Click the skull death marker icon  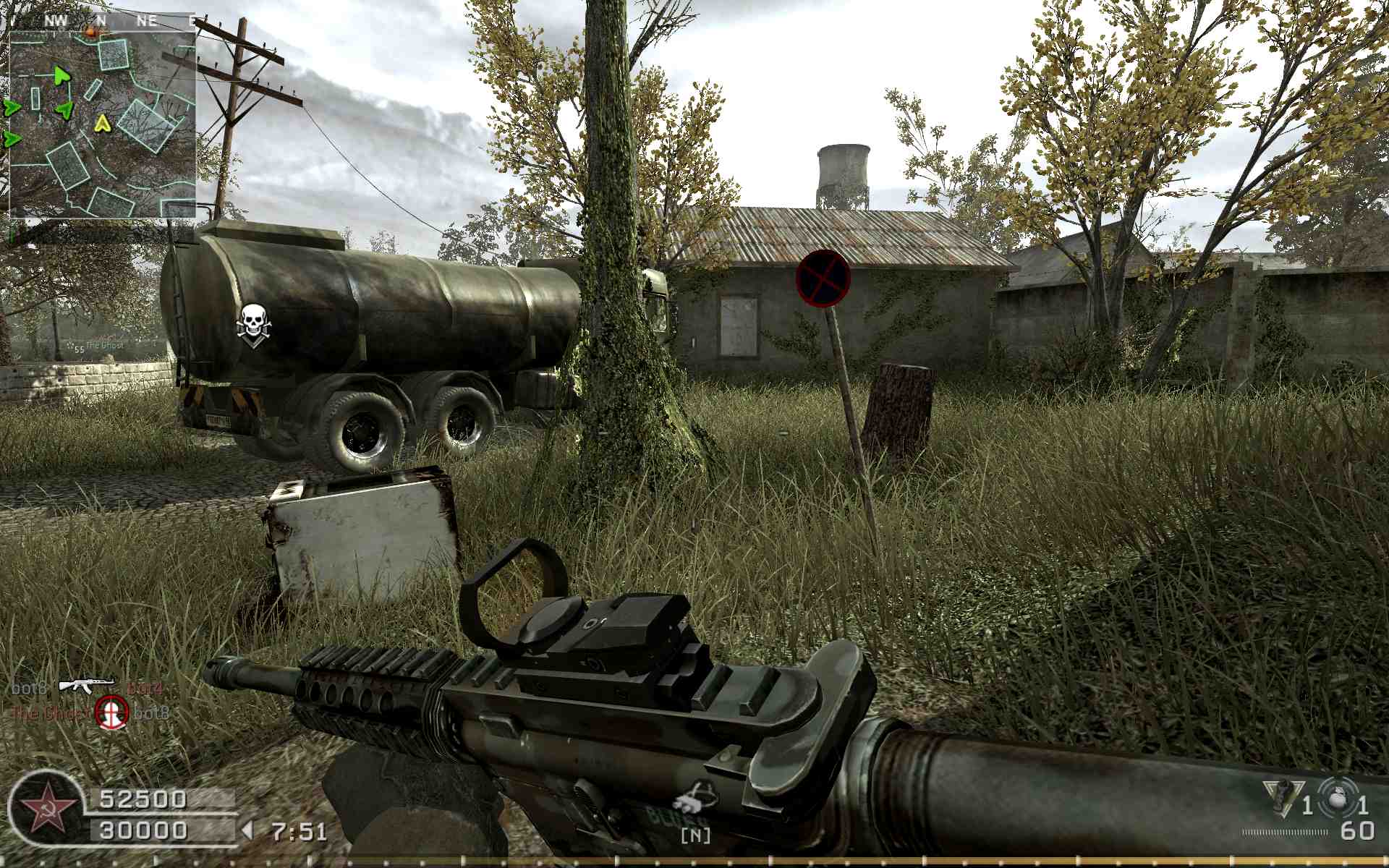pos(252,324)
